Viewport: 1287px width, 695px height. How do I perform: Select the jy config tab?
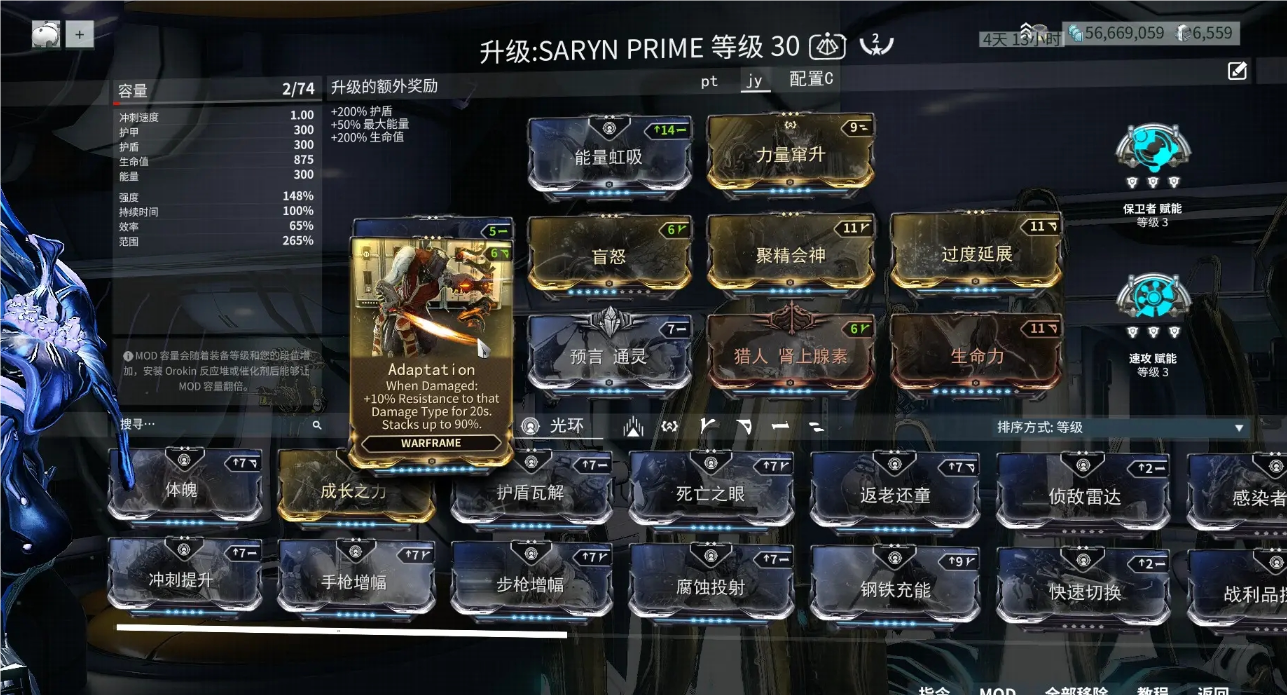tap(754, 81)
